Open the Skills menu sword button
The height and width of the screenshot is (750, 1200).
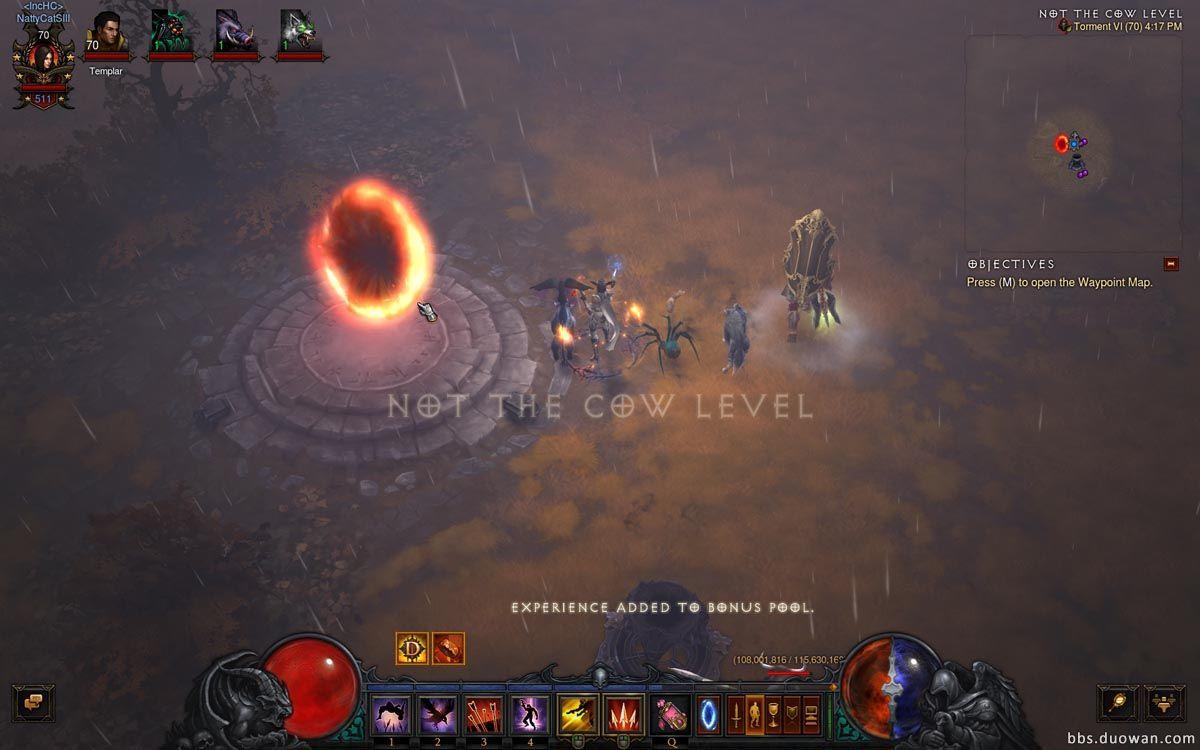point(735,714)
